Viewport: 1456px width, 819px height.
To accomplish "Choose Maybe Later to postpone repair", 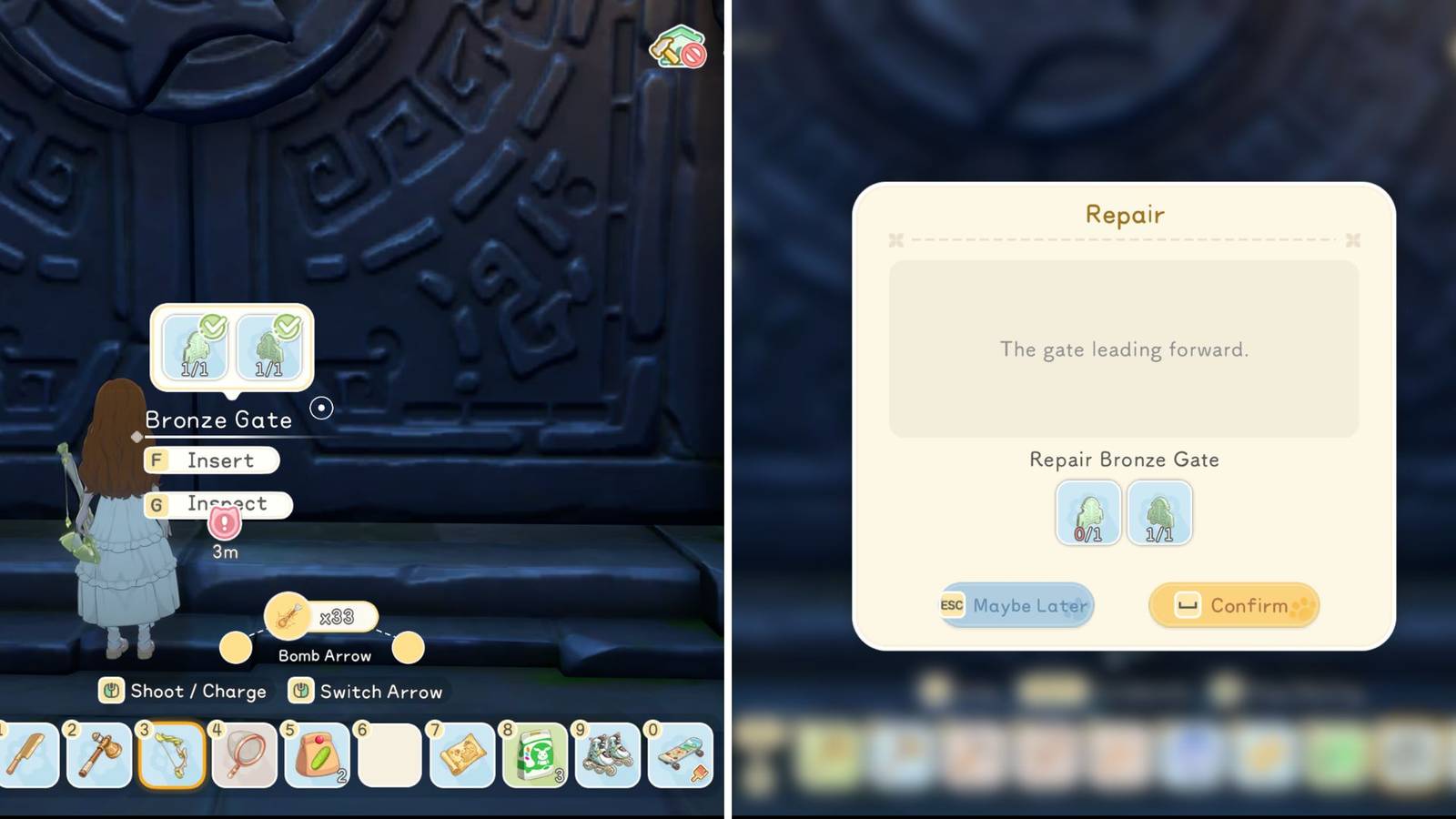I will (x=1016, y=604).
